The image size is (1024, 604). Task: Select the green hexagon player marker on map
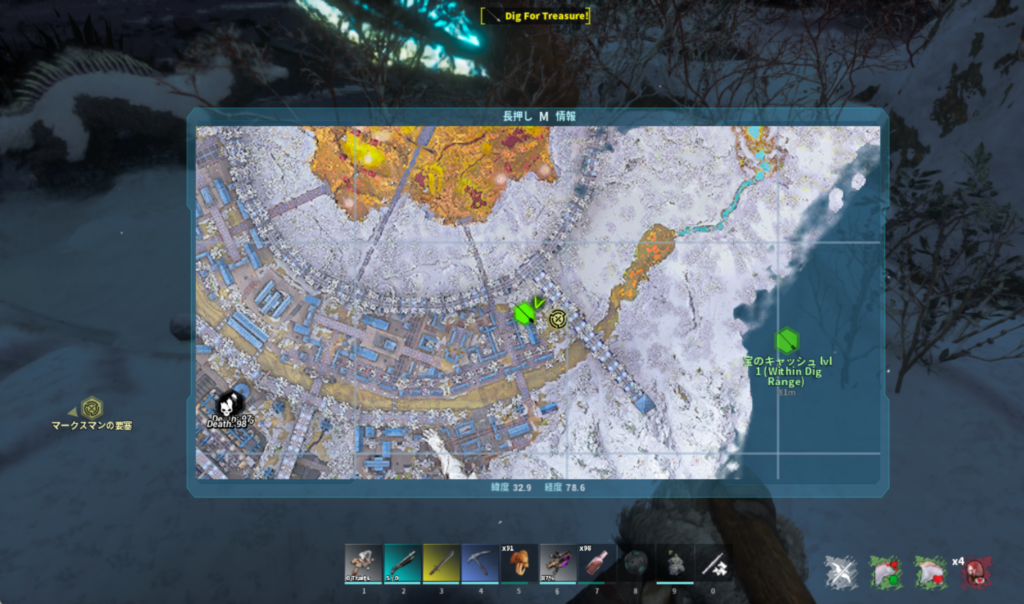523,314
